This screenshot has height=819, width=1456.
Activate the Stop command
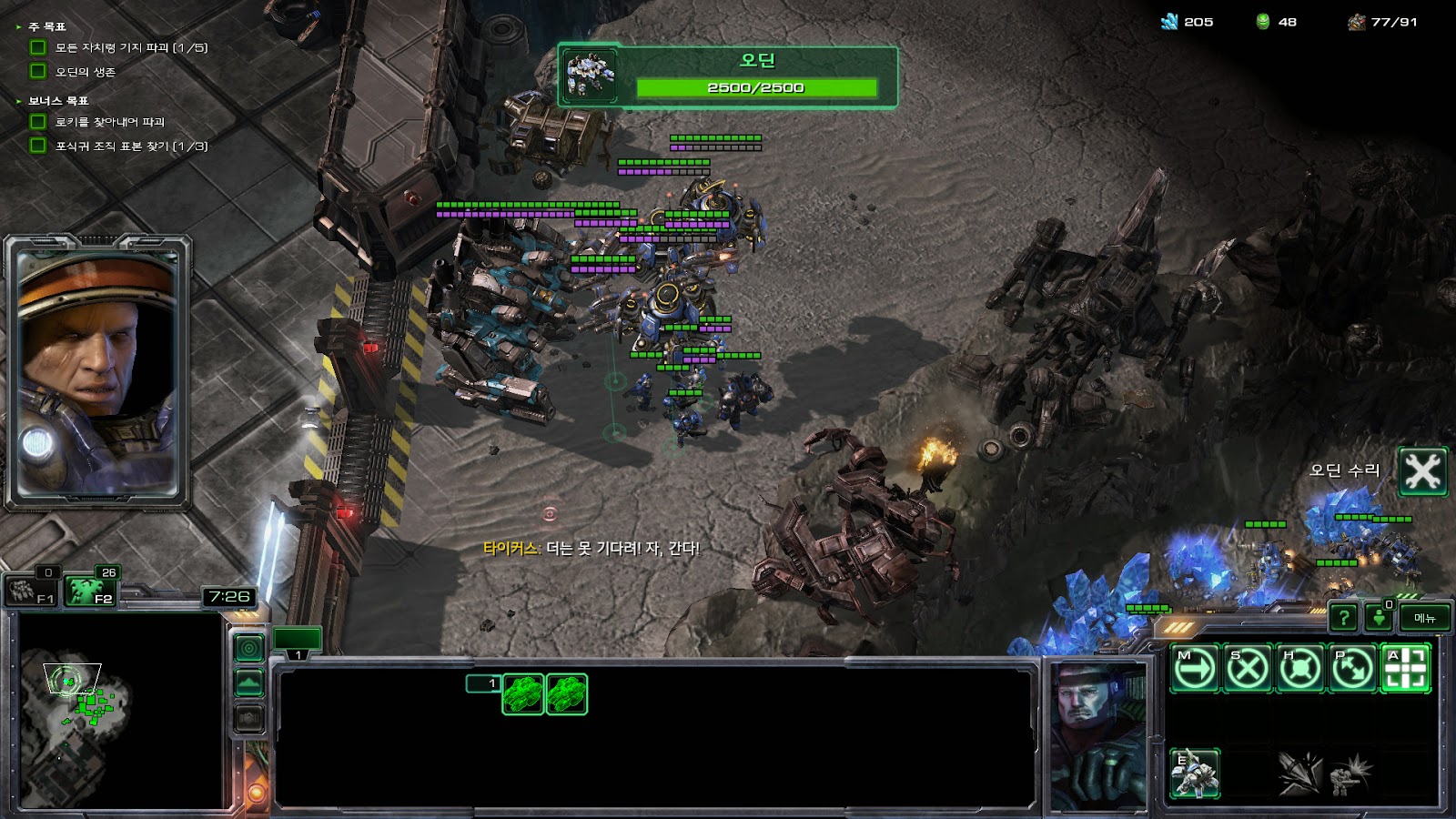tap(1247, 669)
